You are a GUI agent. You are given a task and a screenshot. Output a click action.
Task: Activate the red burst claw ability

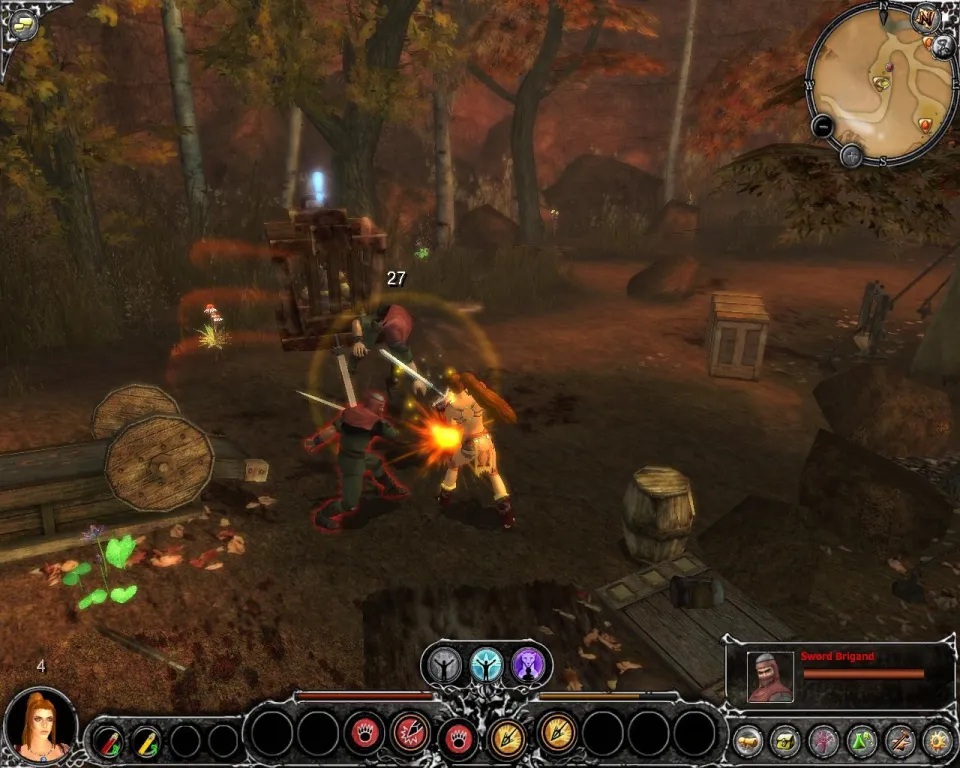pyautogui.click(x=410, y=733)
